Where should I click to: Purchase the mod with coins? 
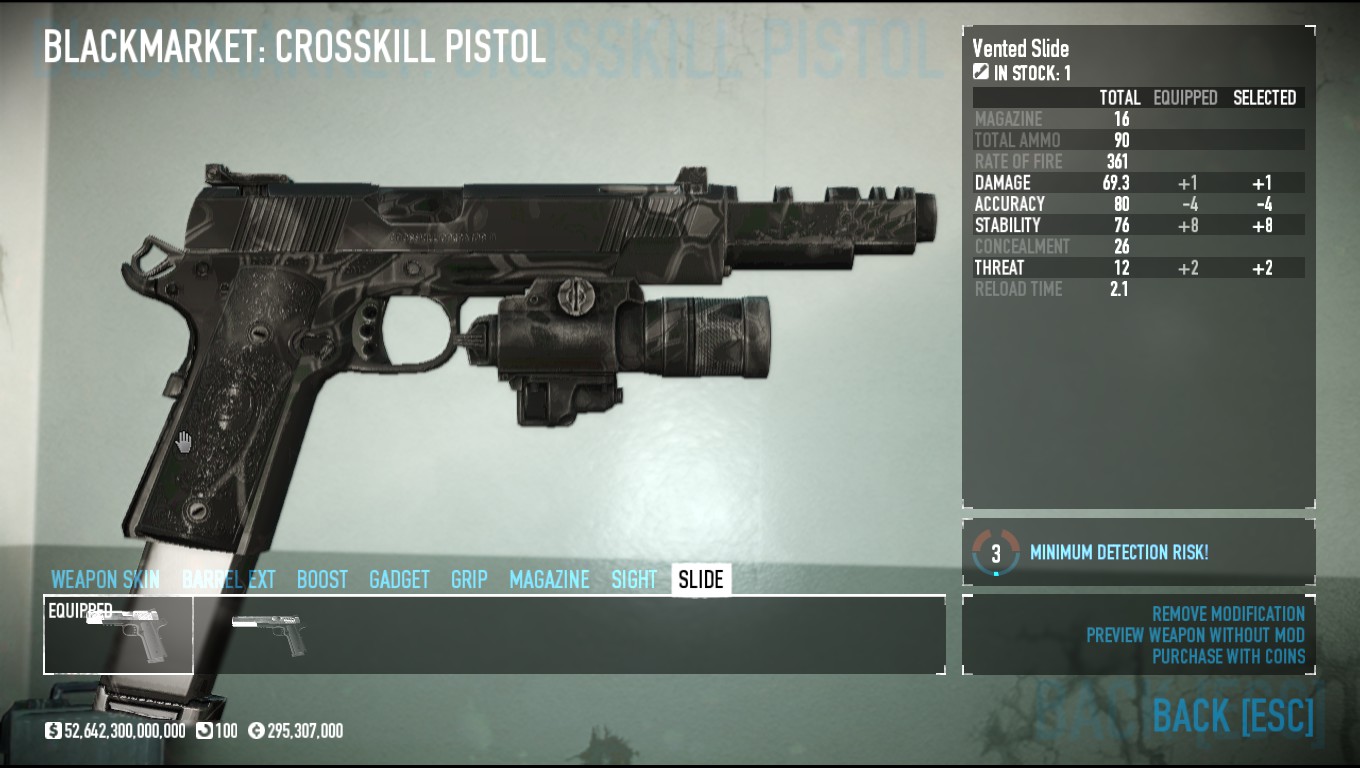(x=1228, y=657)
